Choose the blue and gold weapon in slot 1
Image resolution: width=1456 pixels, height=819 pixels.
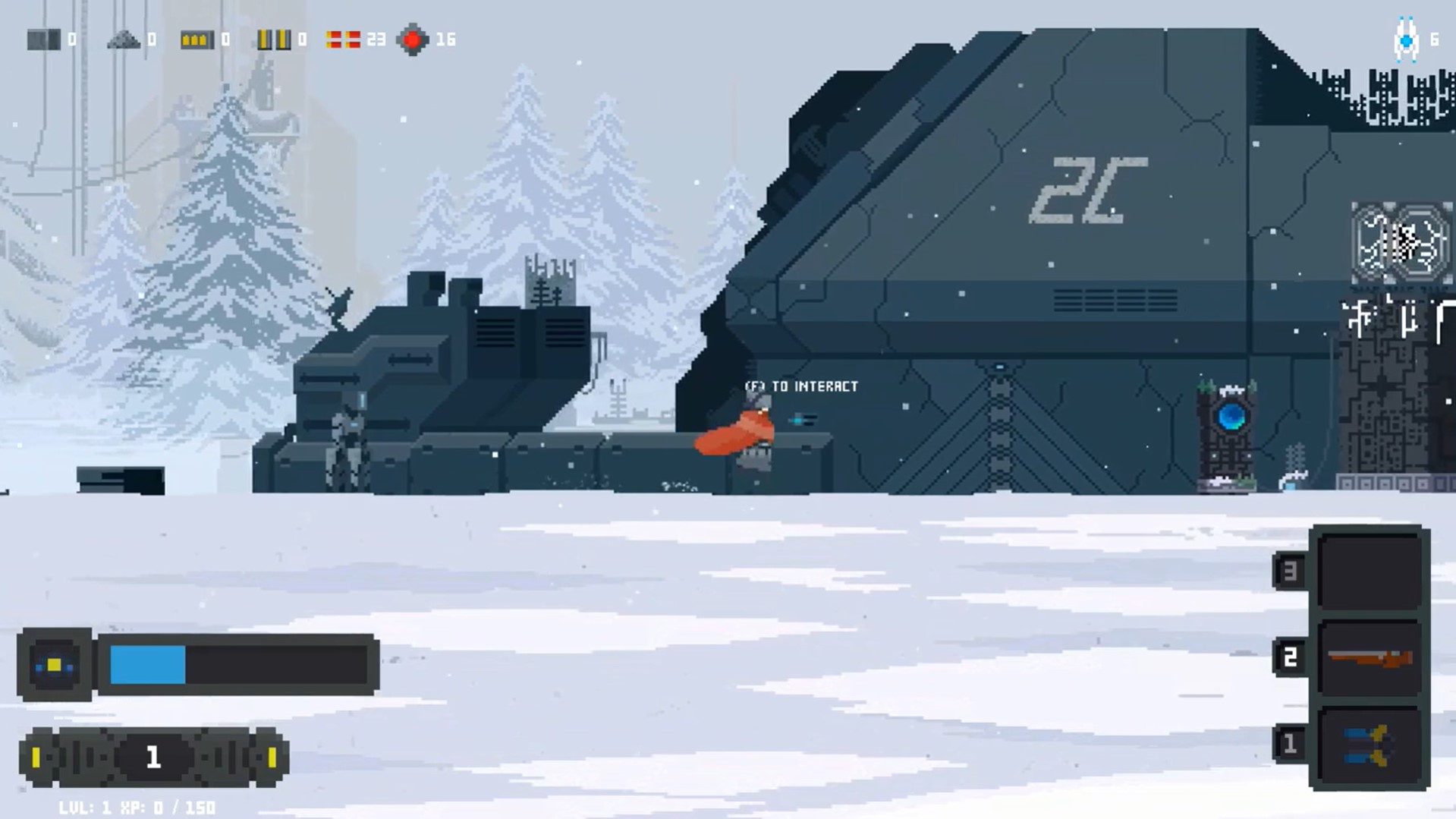click(x=1370, y=745)
